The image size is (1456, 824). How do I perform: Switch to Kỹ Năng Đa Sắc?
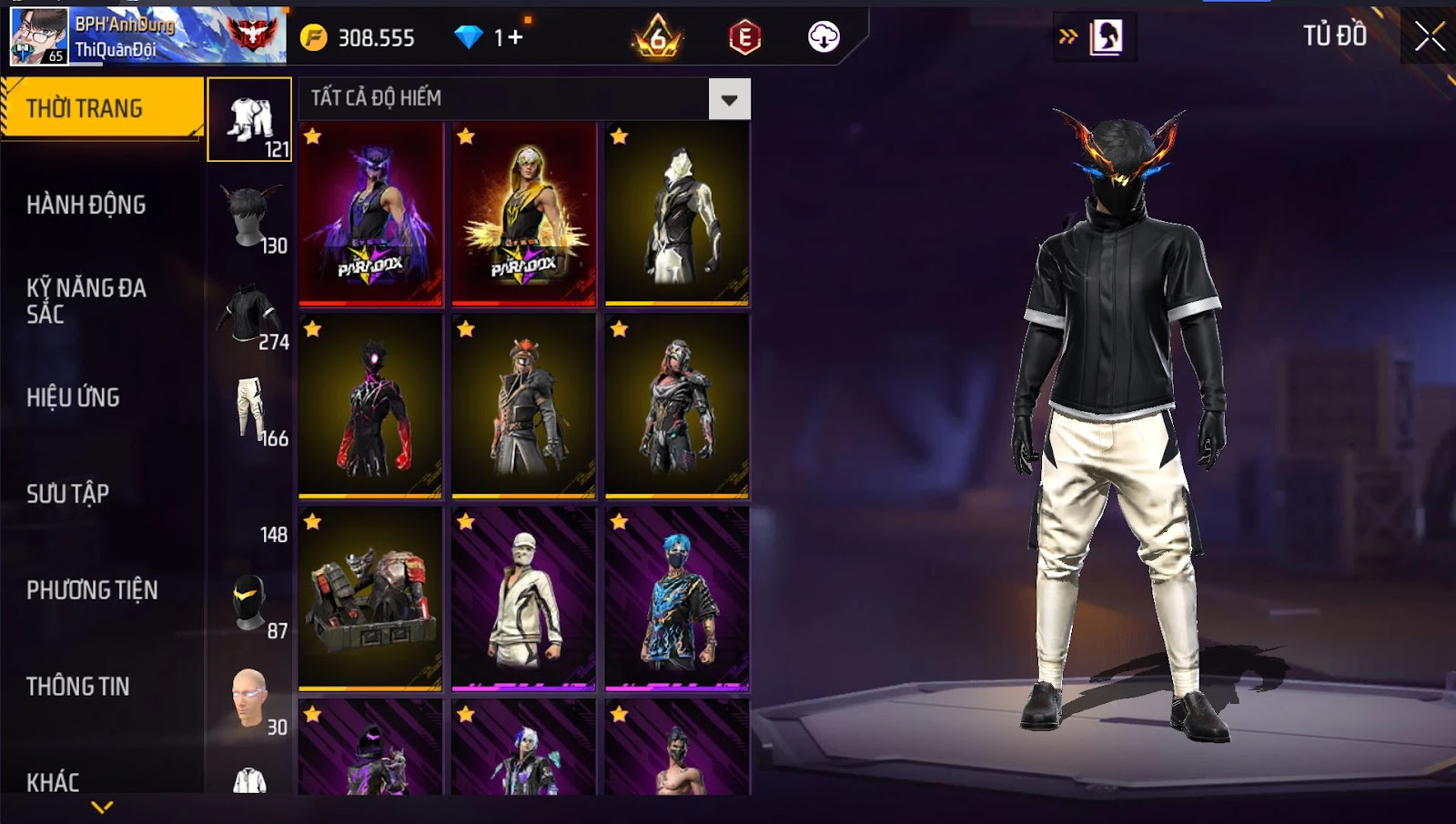pos(86,301)
